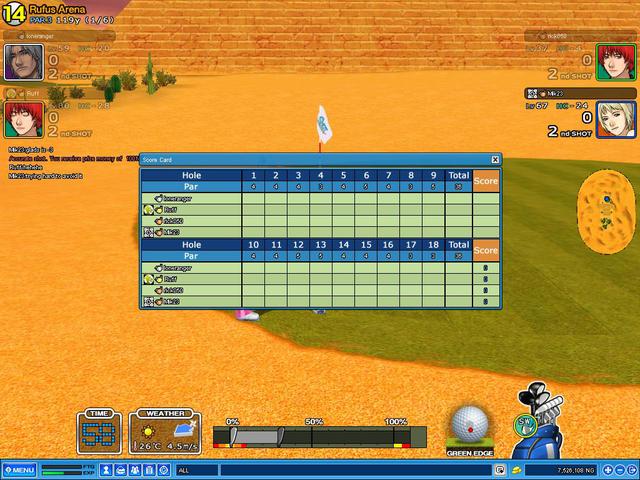Open the MENU button
The height and width of the screenshot is (480, 640).
coord(19,469)
